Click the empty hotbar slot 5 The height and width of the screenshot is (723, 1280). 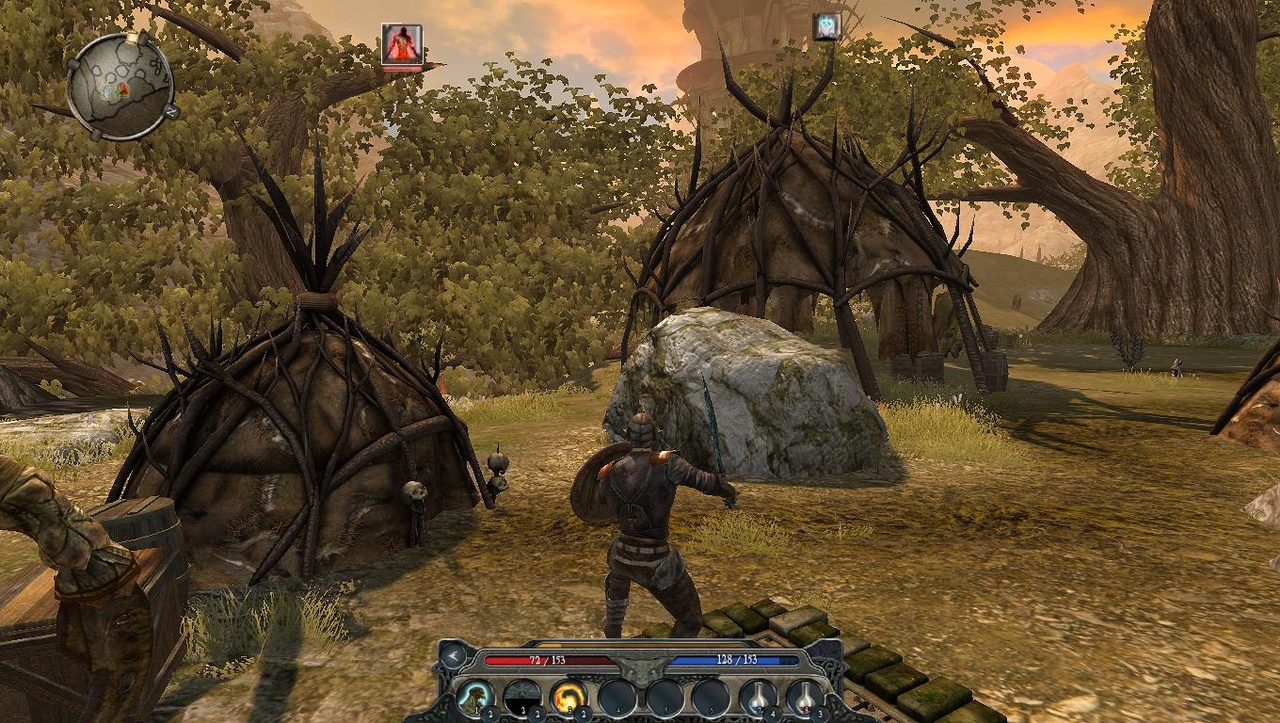coord(667,696)
